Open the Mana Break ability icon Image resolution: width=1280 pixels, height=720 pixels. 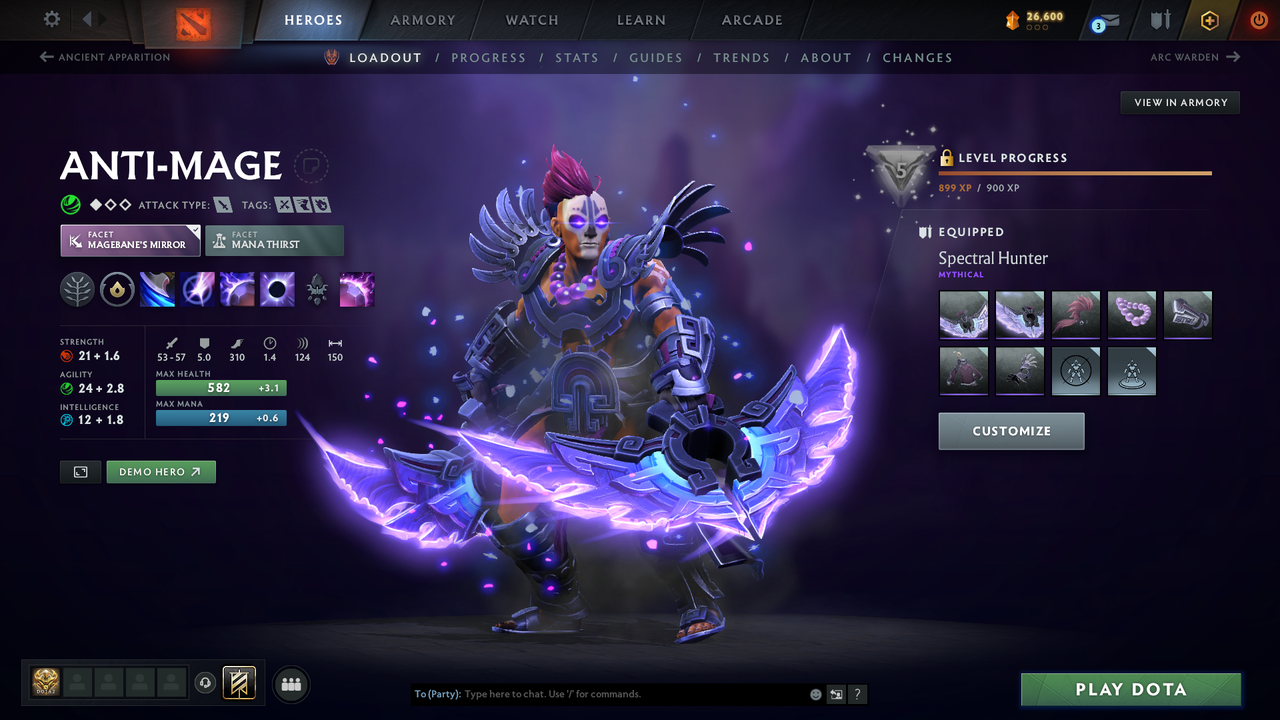click(x=157, y=289)
